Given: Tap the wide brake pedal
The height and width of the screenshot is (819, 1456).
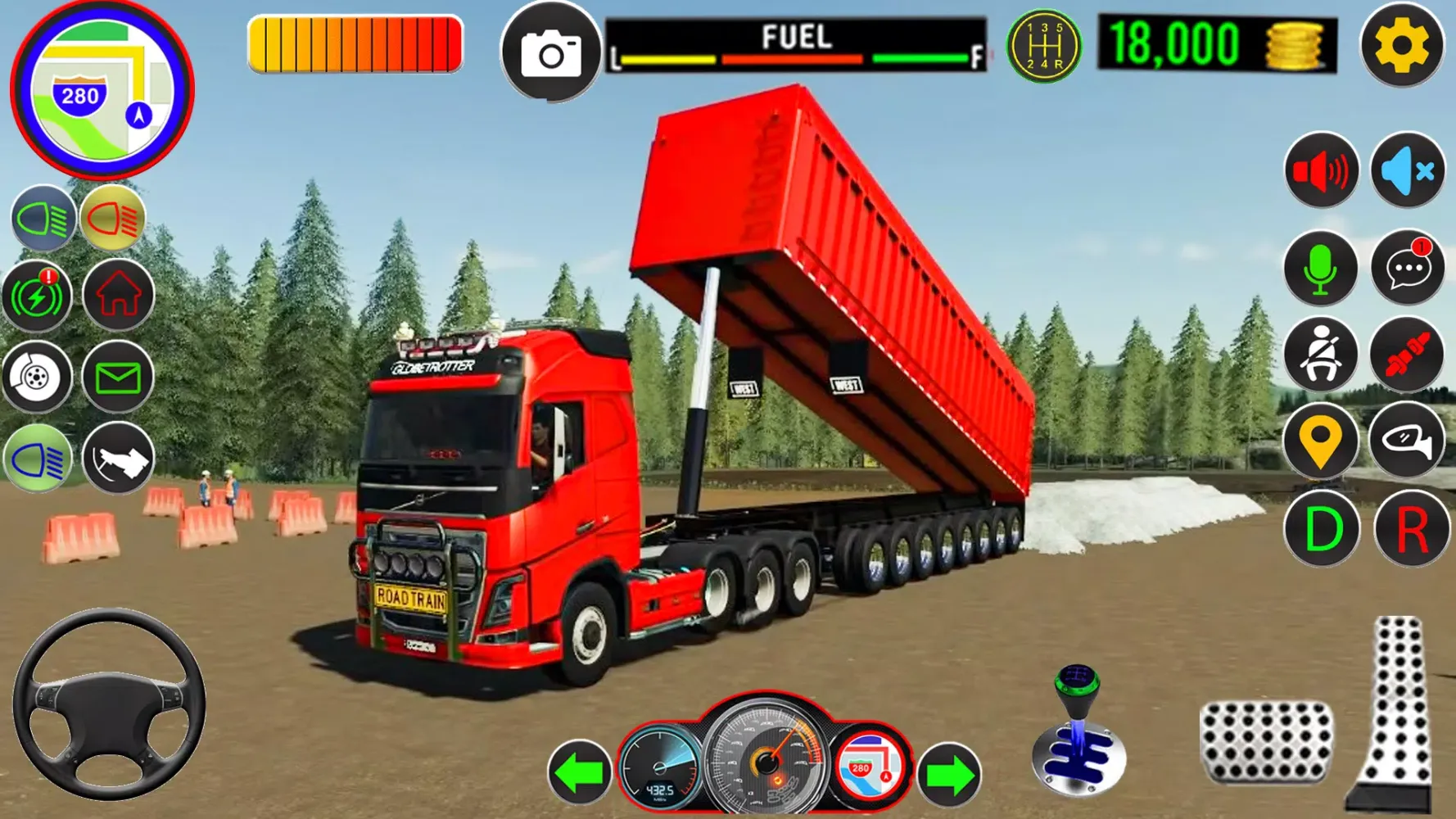Looking at the screenshot, I should pos(1266,742).
